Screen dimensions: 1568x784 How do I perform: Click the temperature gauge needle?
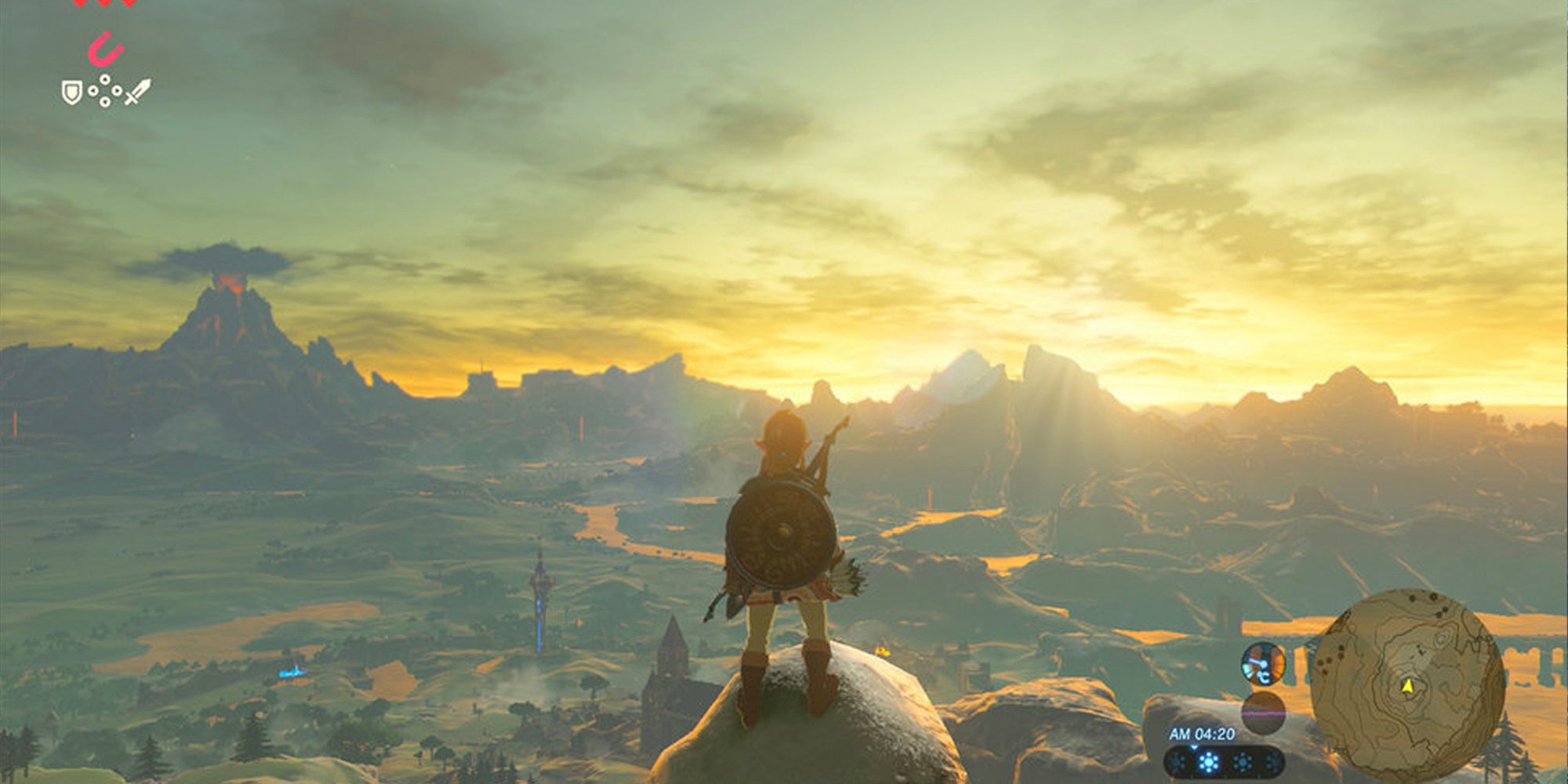click(1260, 661)
